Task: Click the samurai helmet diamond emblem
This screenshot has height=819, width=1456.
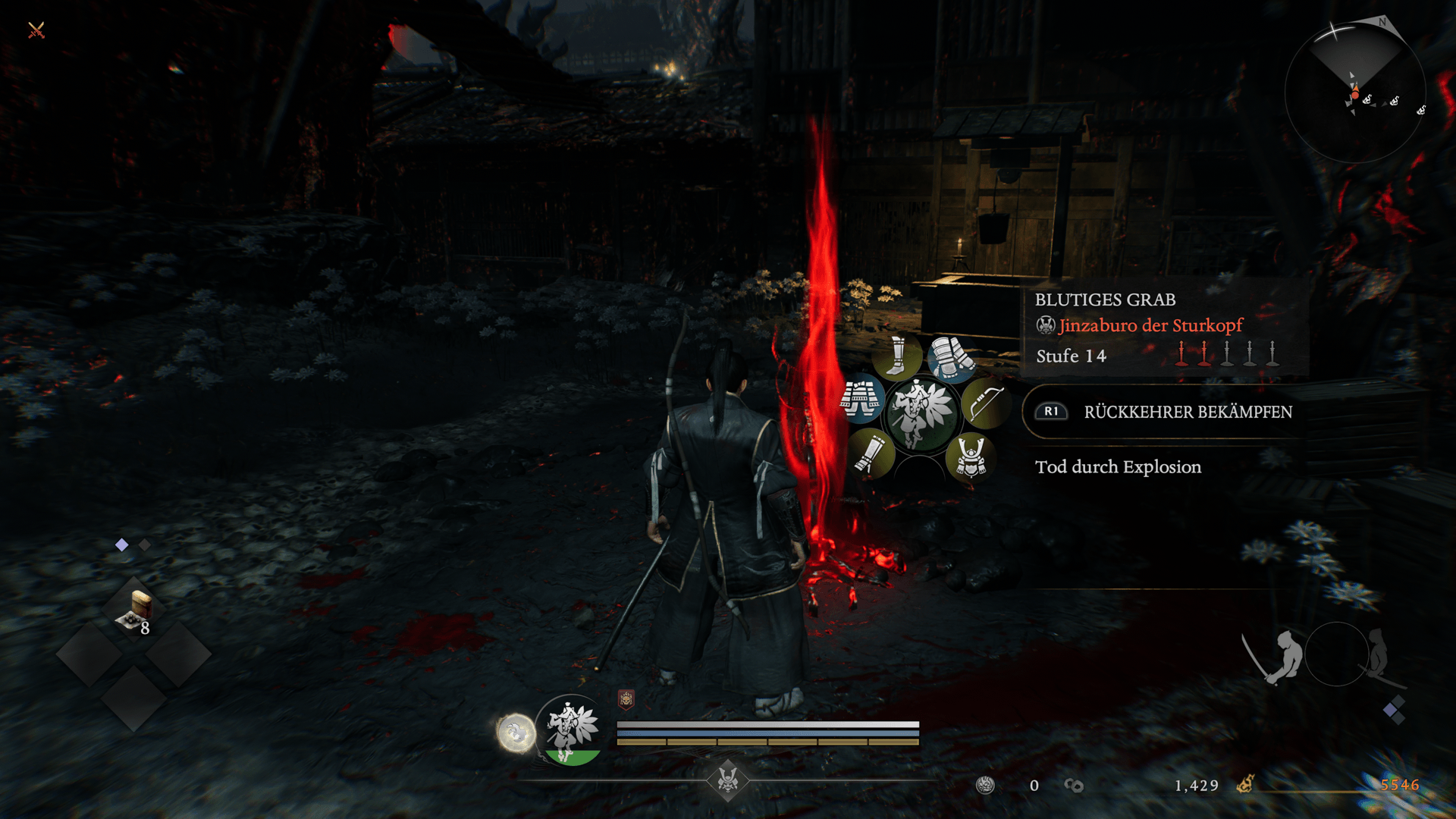Action: (x=727, y=780)
